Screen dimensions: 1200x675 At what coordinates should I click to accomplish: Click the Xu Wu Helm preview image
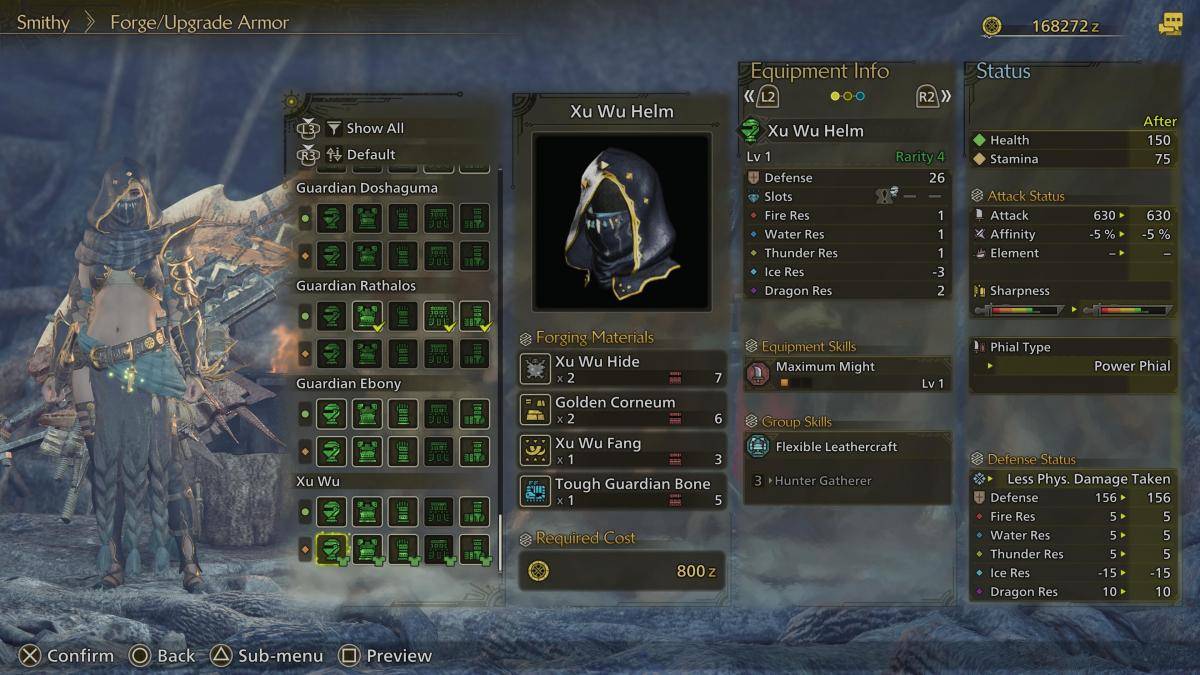[621, 221]
